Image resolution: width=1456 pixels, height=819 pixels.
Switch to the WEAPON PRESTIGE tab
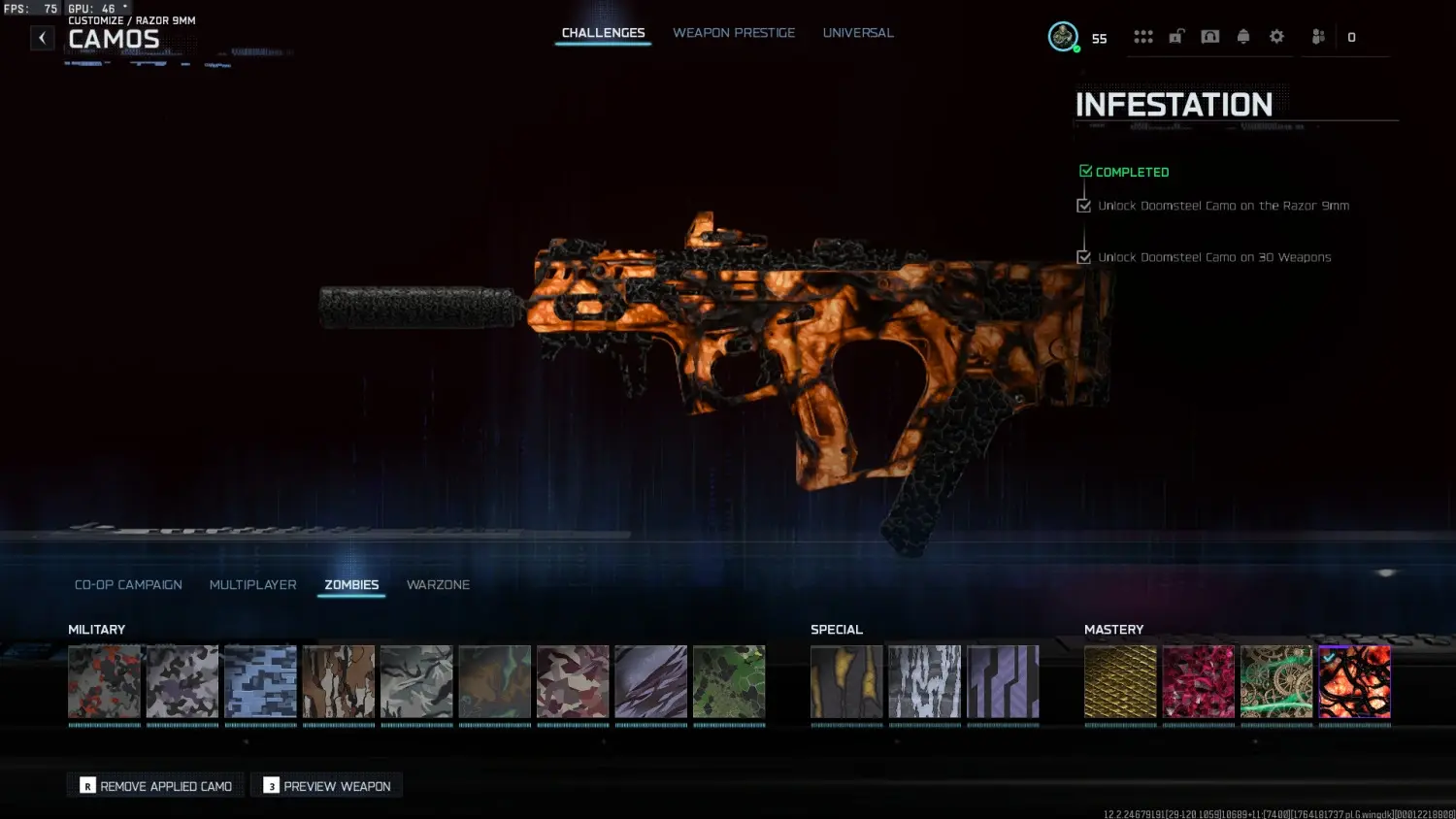click(734, 32)
